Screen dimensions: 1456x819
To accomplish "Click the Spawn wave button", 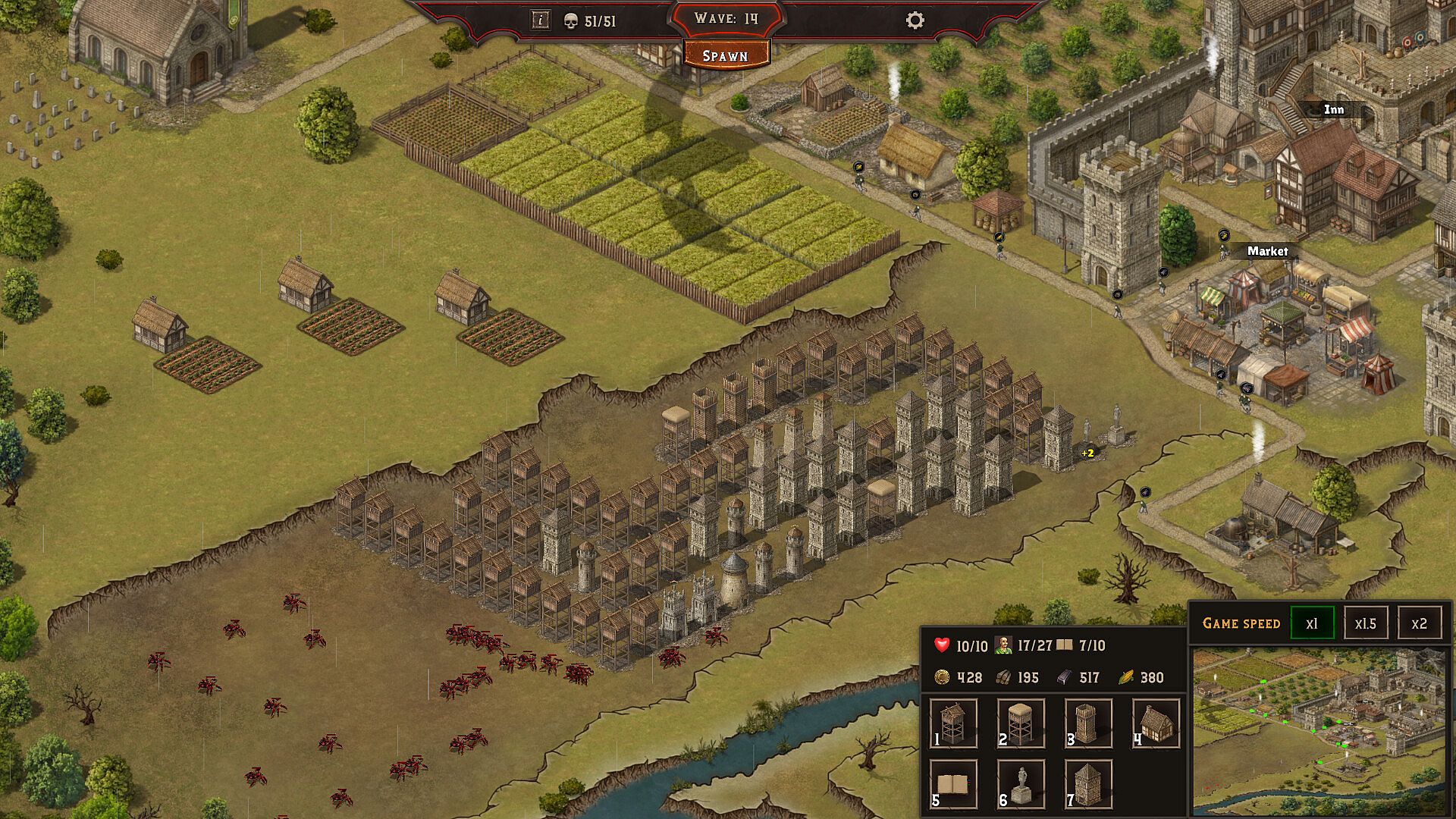I will [726, 55].
